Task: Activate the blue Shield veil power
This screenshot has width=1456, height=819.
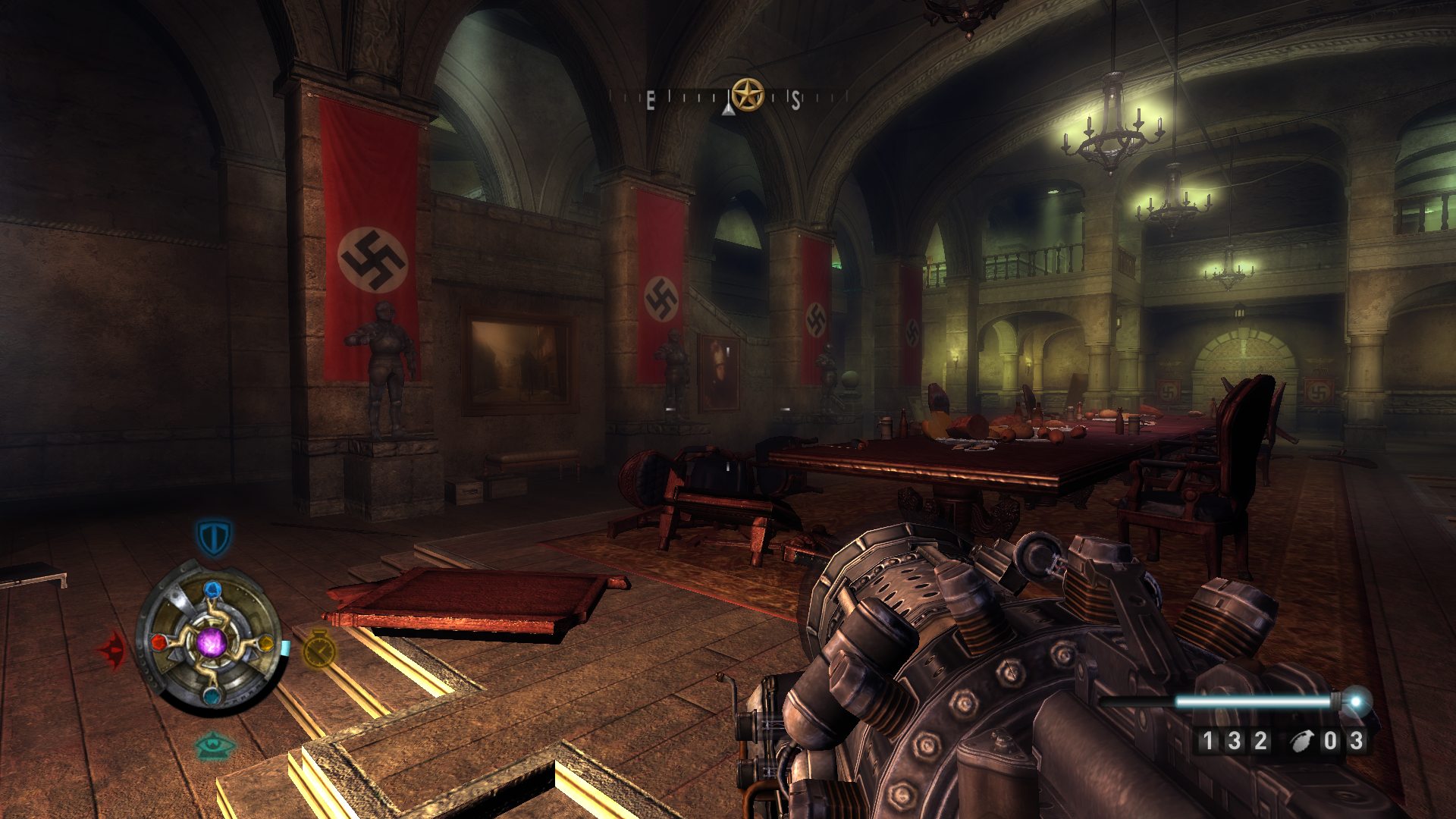Action: coord(213,537)
